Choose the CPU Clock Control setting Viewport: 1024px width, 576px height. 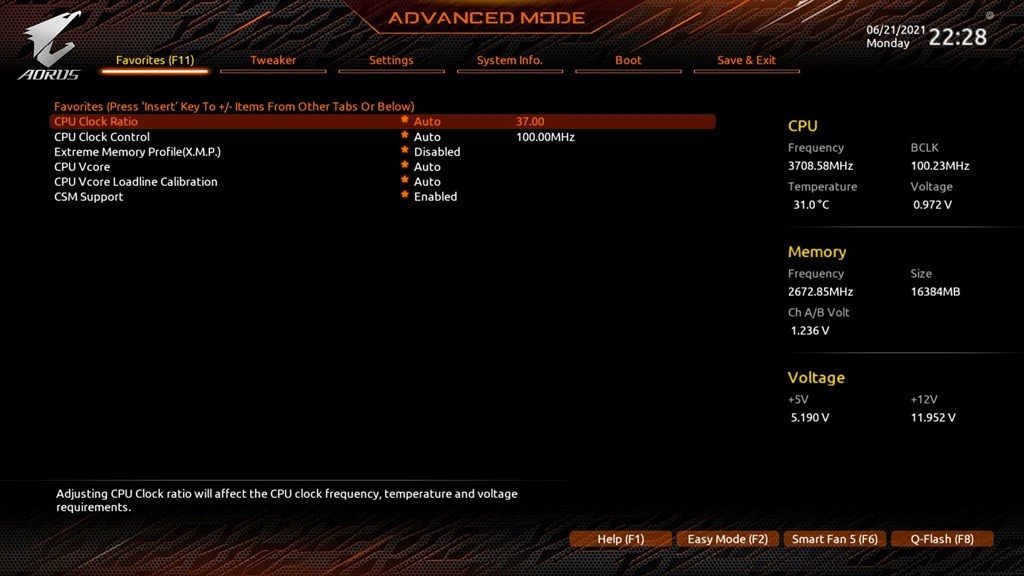point(102,137)
